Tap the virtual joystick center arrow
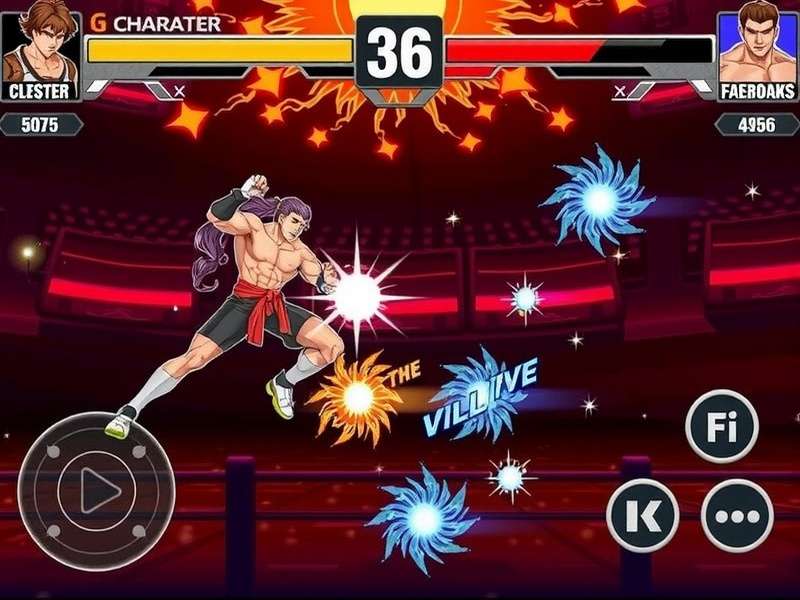The height and width of the screenshot is (600, 800). (x=96, y=491)
